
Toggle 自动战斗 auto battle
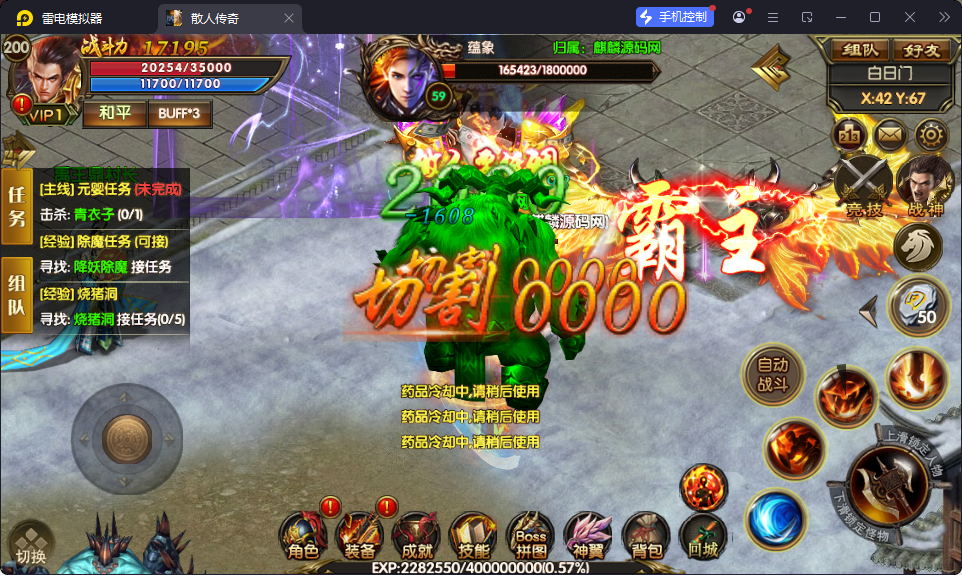(x=773, y=375)
